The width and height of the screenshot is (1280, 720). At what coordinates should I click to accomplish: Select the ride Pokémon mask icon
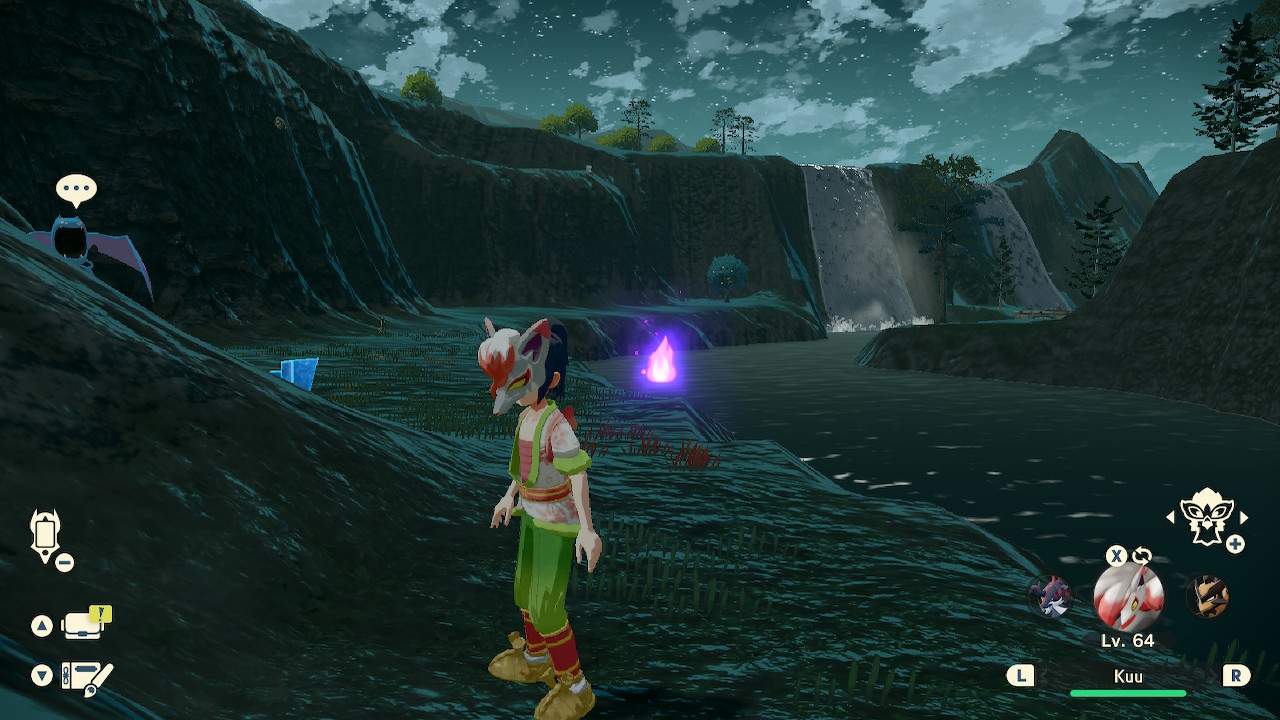click(1205, 516)
